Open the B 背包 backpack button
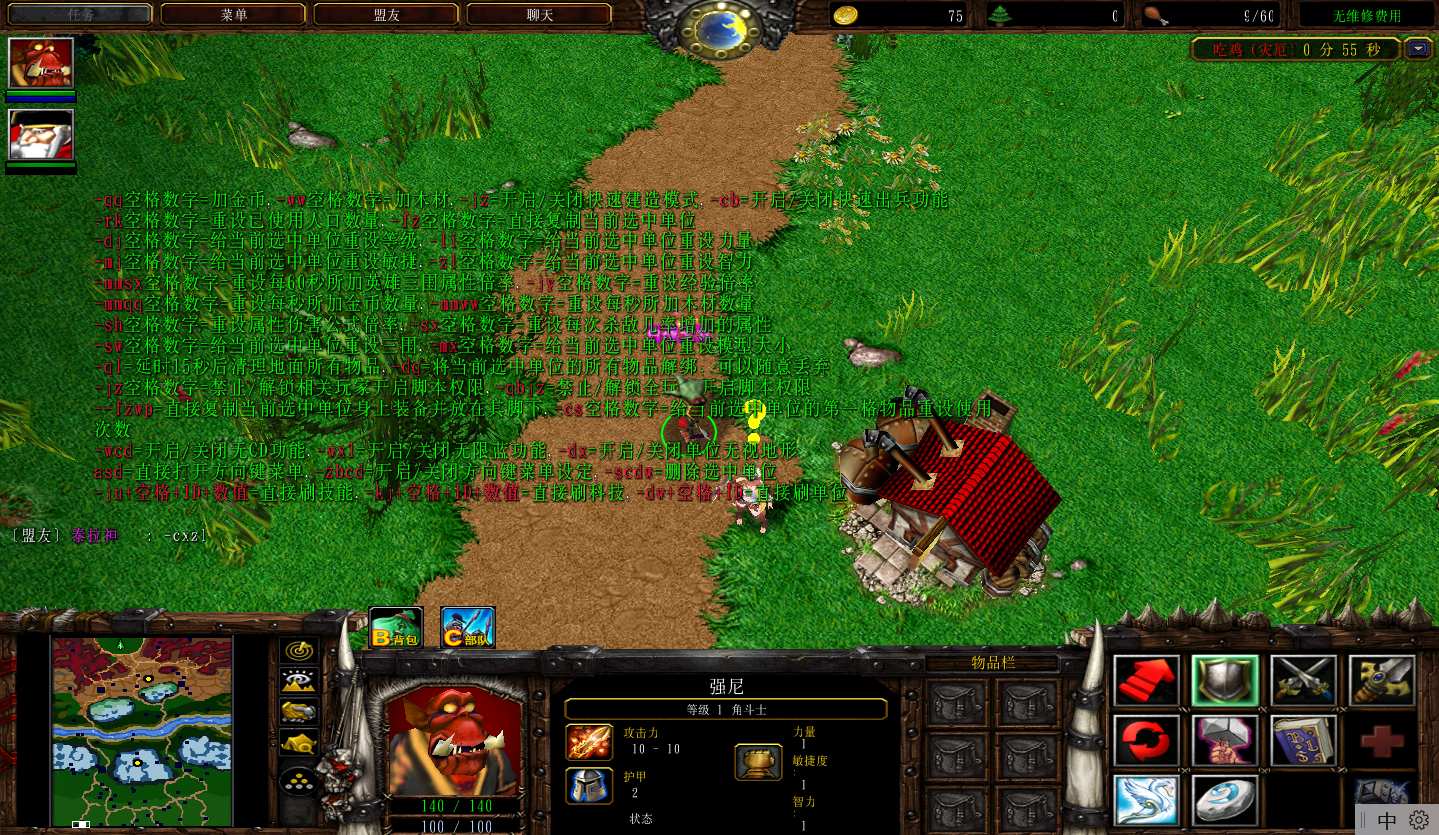 [x=396, y=628]
